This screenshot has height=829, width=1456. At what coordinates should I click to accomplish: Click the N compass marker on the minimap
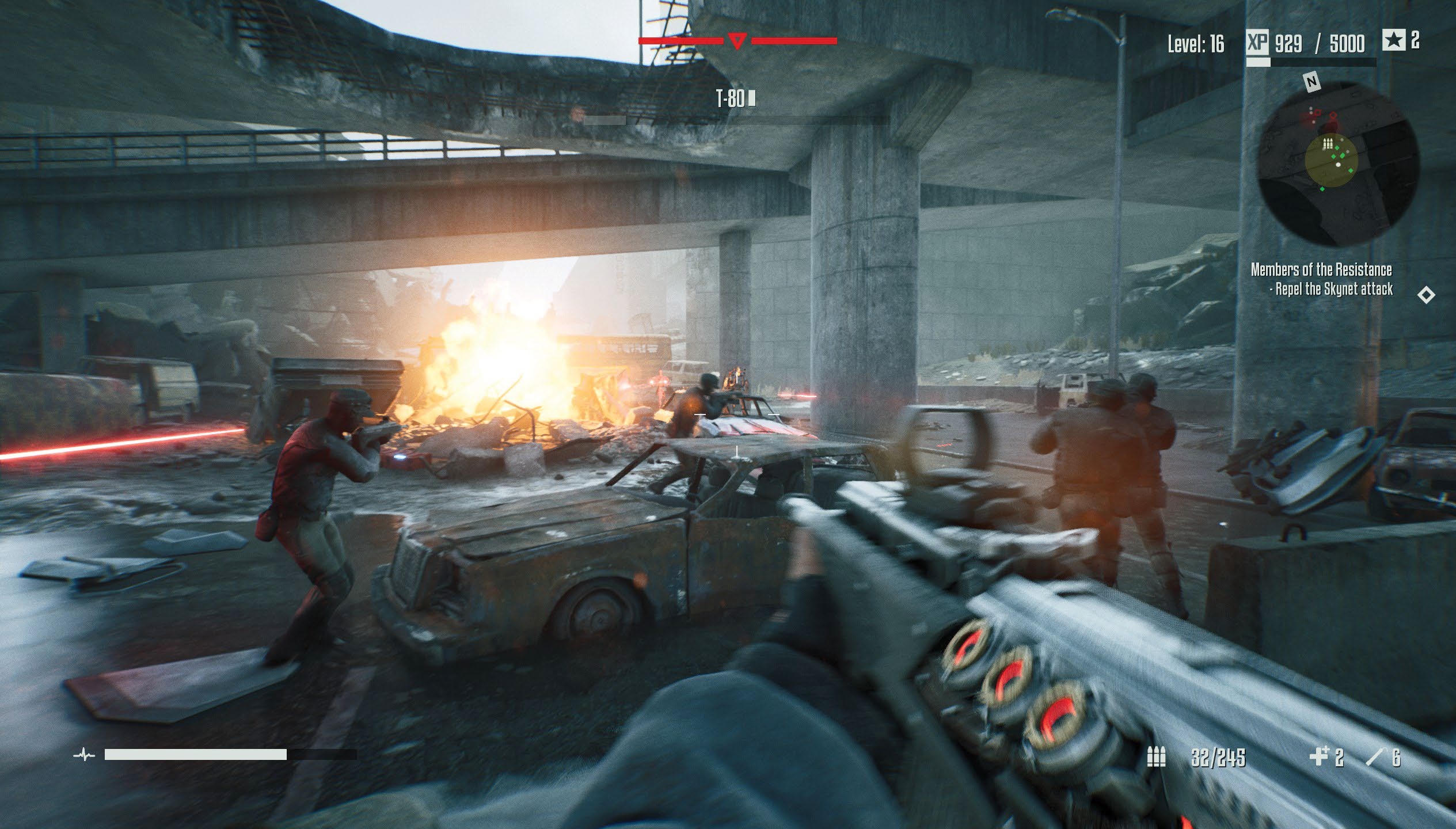[x=1312, y=82]
